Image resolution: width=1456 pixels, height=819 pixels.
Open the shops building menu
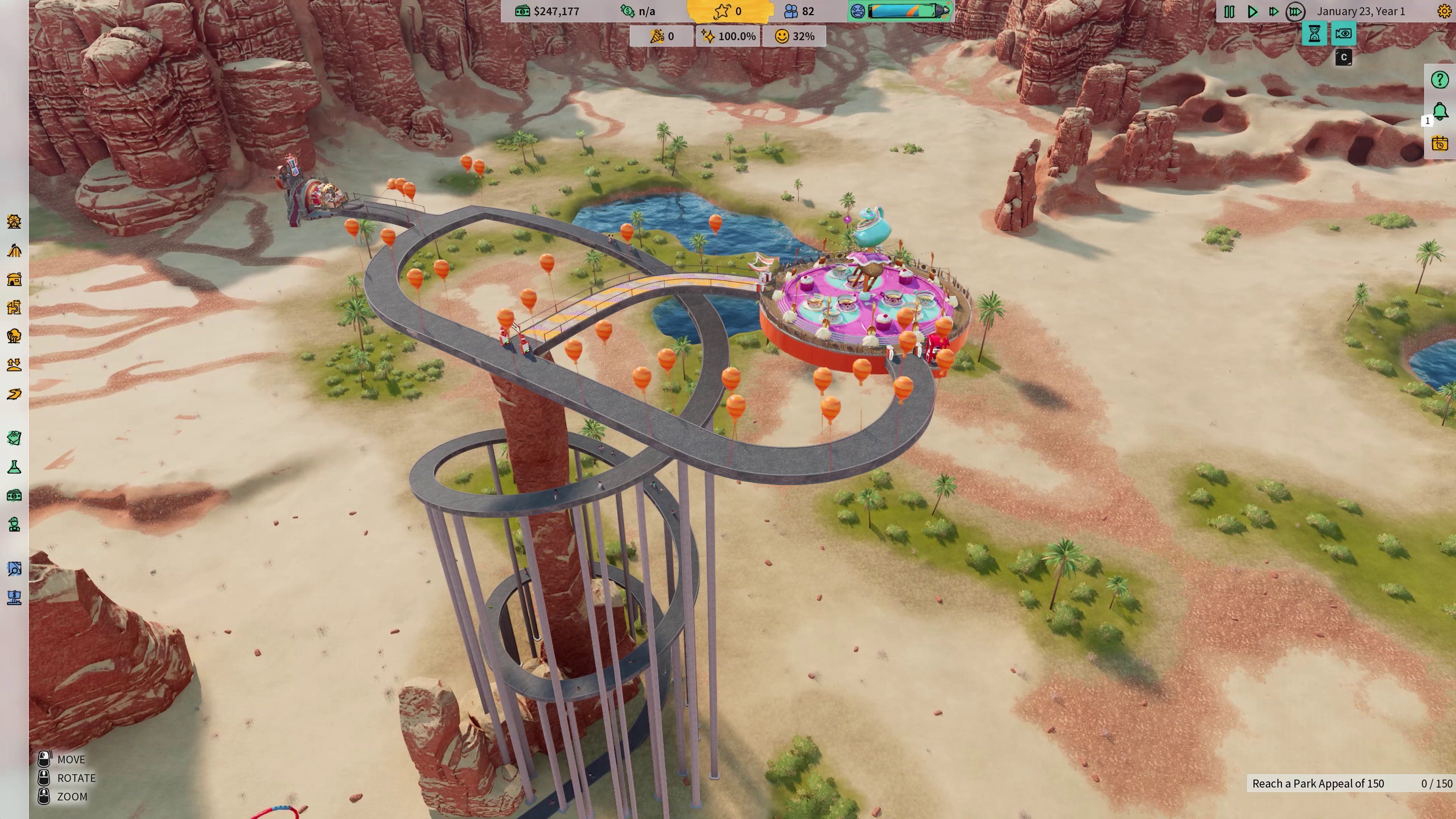tap(14, 279)
